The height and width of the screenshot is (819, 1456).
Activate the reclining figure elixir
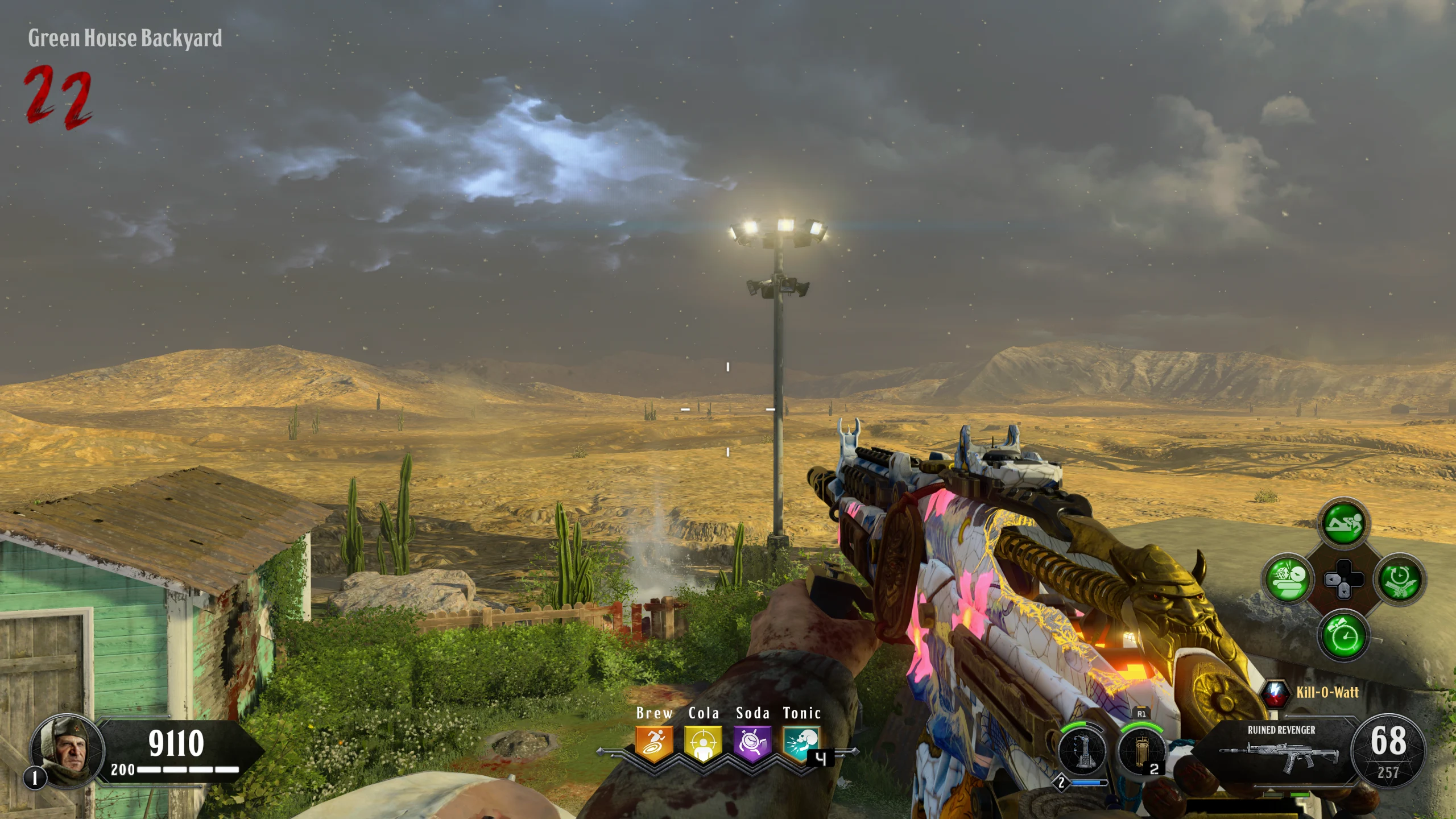click(x=1343, y=523)
